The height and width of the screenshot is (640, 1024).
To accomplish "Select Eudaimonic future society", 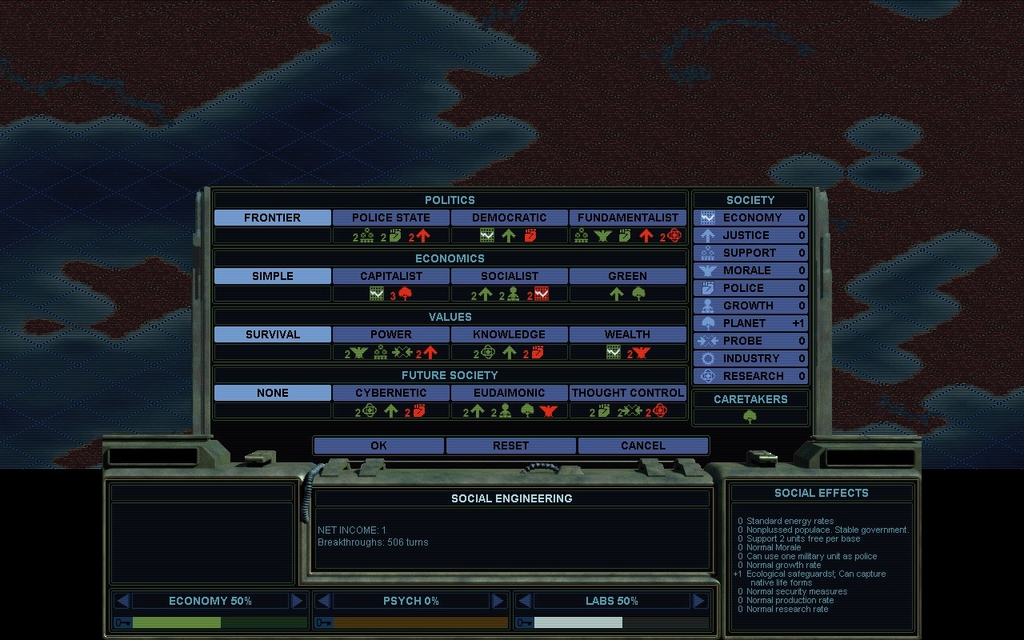I will (509, 393).
